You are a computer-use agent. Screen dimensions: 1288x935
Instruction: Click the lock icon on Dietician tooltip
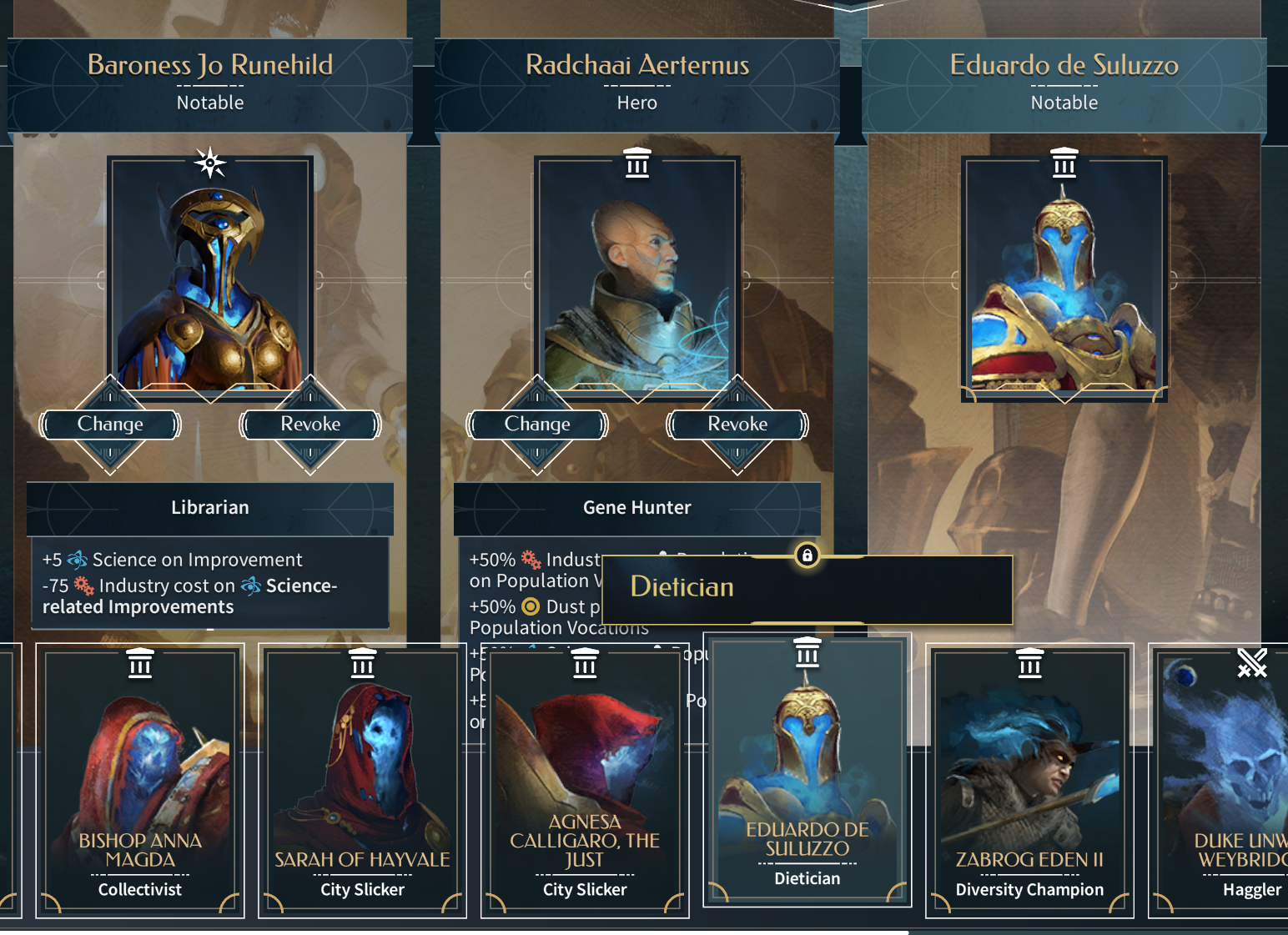[807, 555]
